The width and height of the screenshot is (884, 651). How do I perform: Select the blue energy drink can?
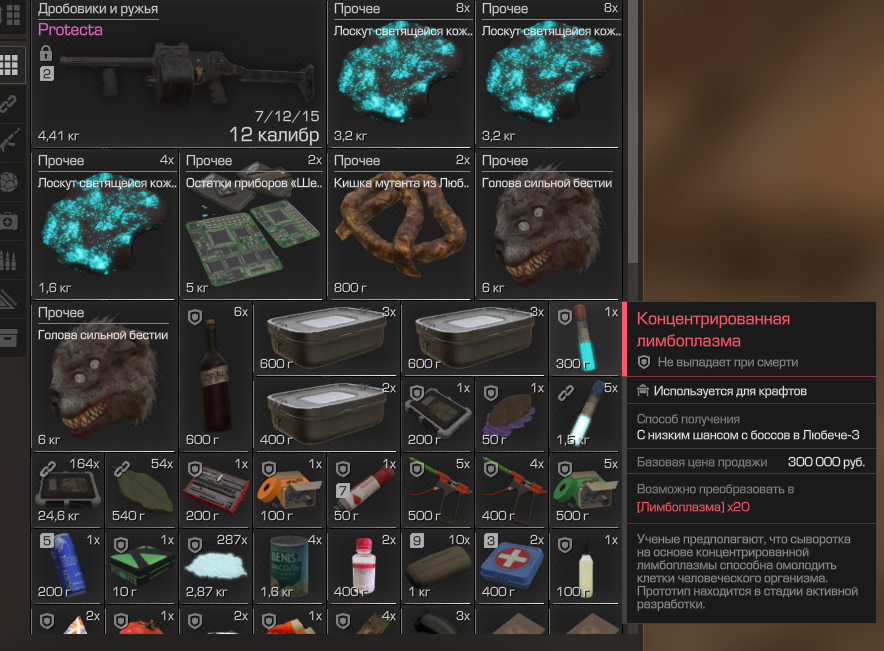point(67,567)
